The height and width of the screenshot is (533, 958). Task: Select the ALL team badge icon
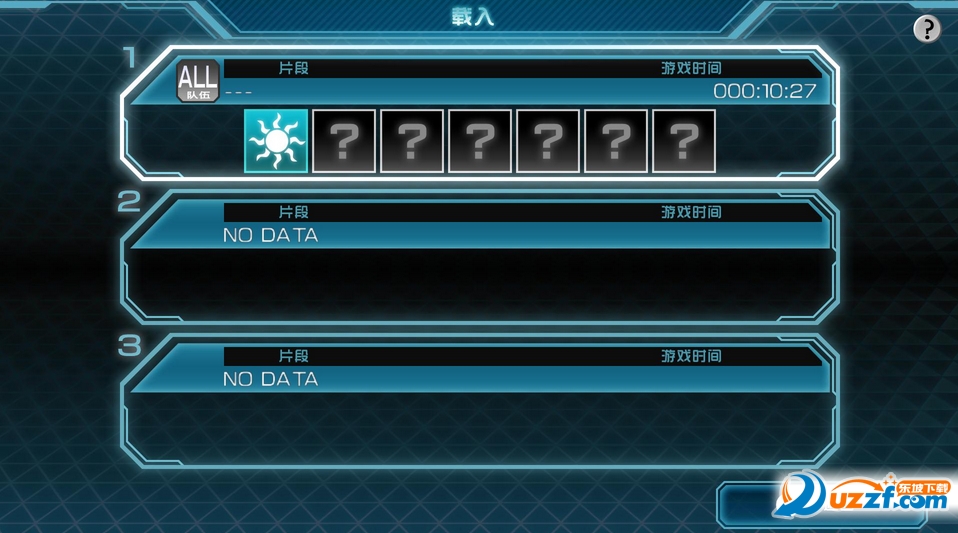coord(197,80)
